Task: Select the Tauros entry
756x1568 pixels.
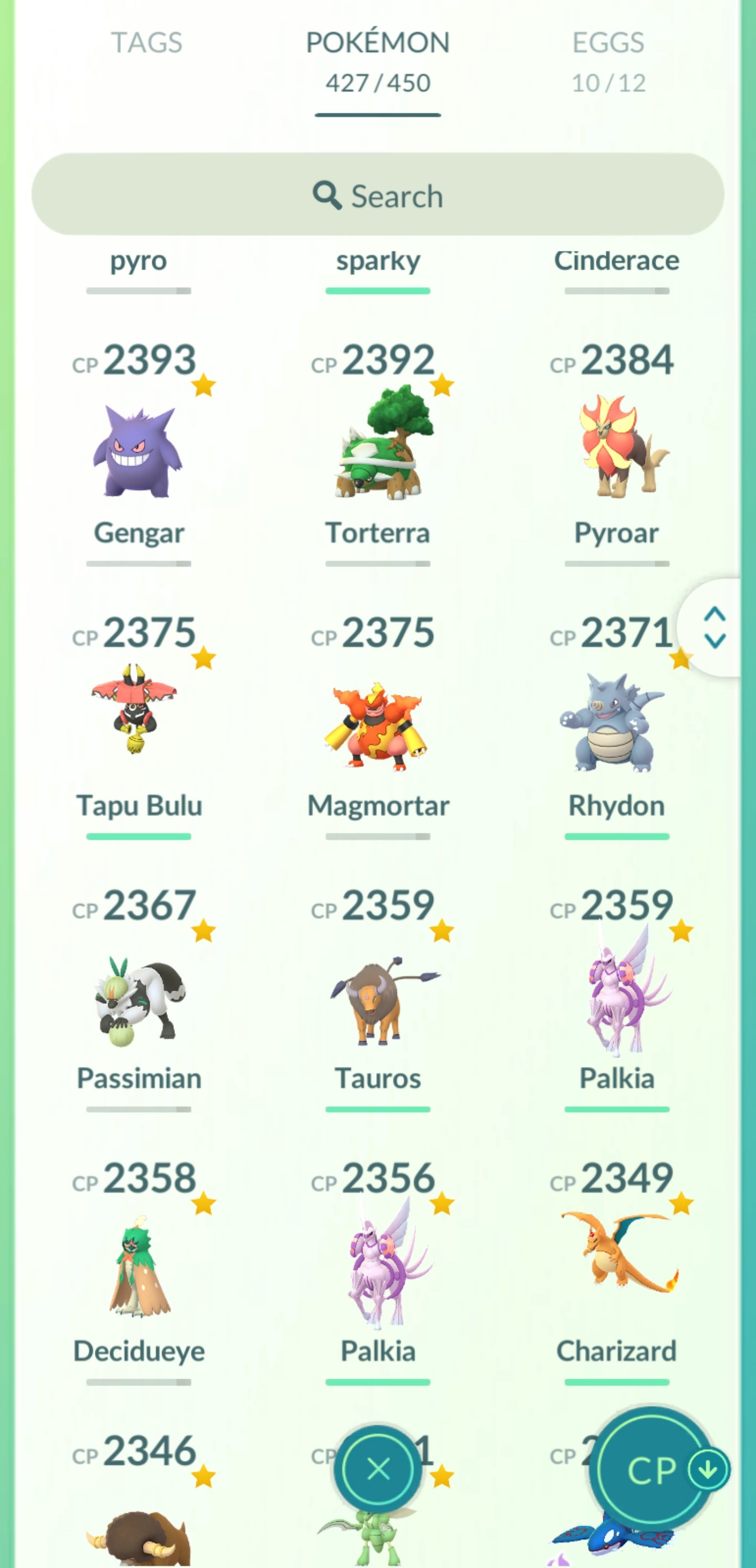Action: 377,998
